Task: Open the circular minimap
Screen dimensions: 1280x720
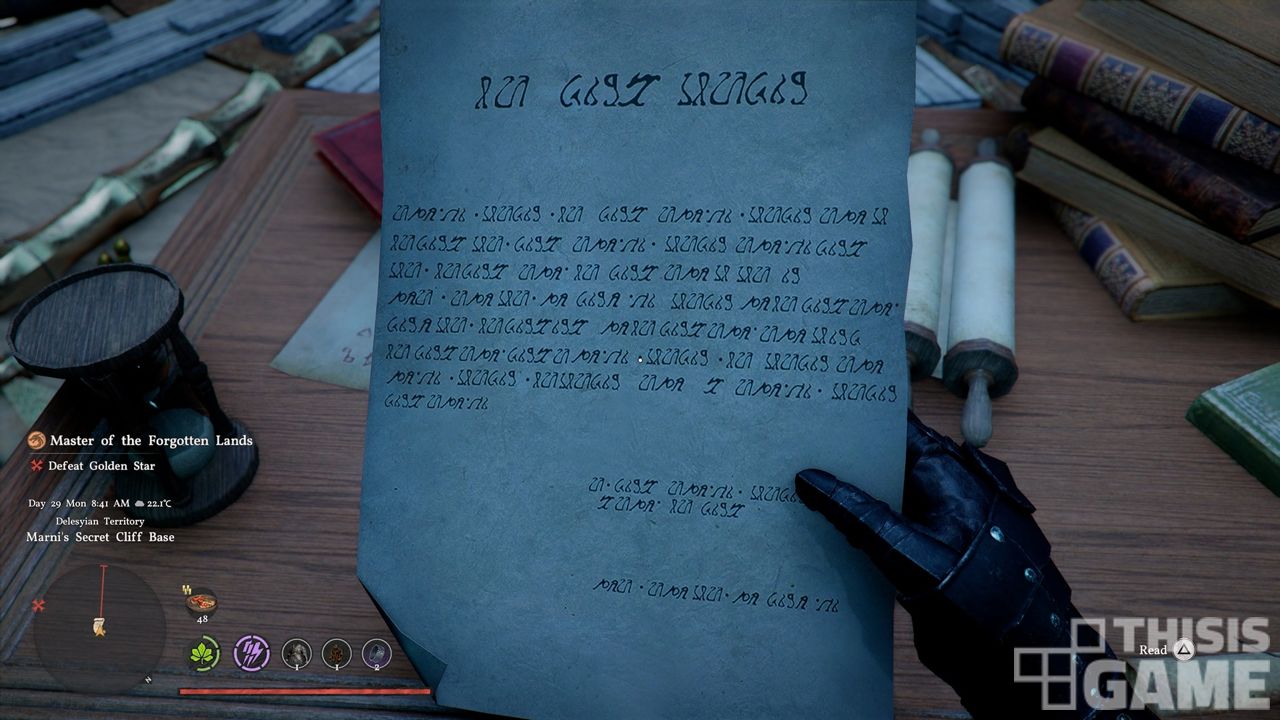Action: click(100, 627)
